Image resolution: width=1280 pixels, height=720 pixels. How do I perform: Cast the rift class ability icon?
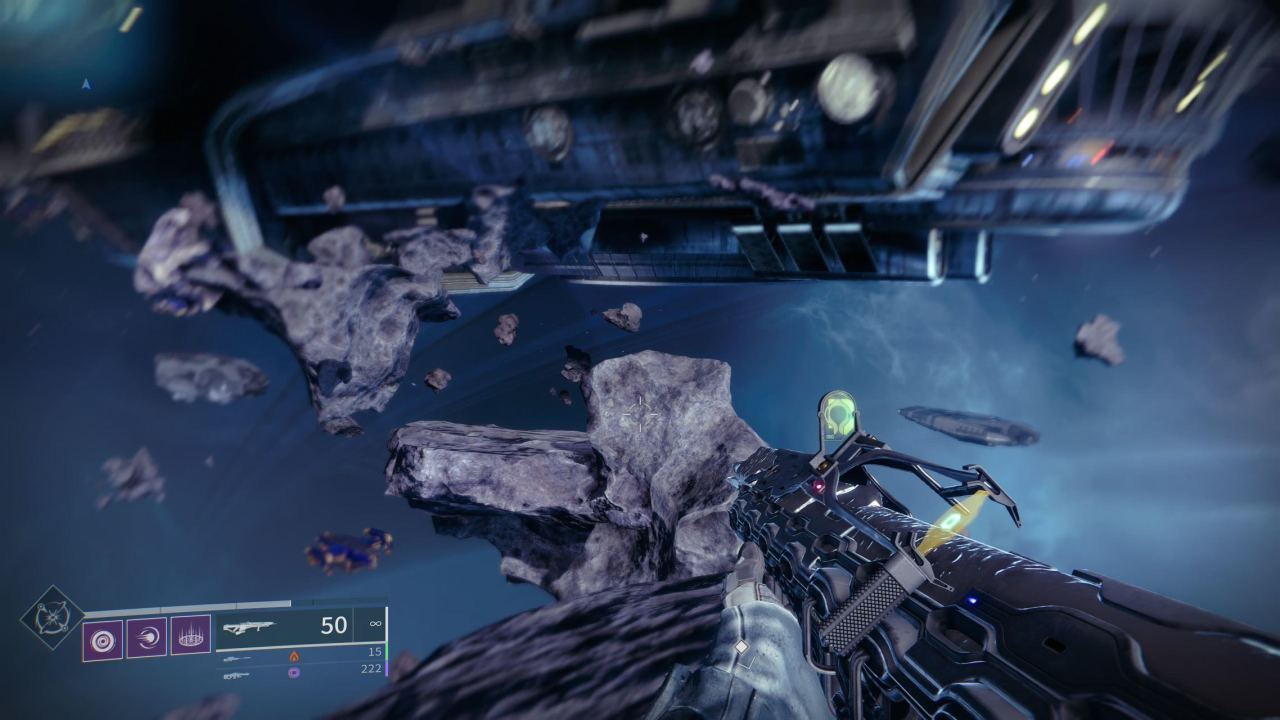[x=190, y=635]
